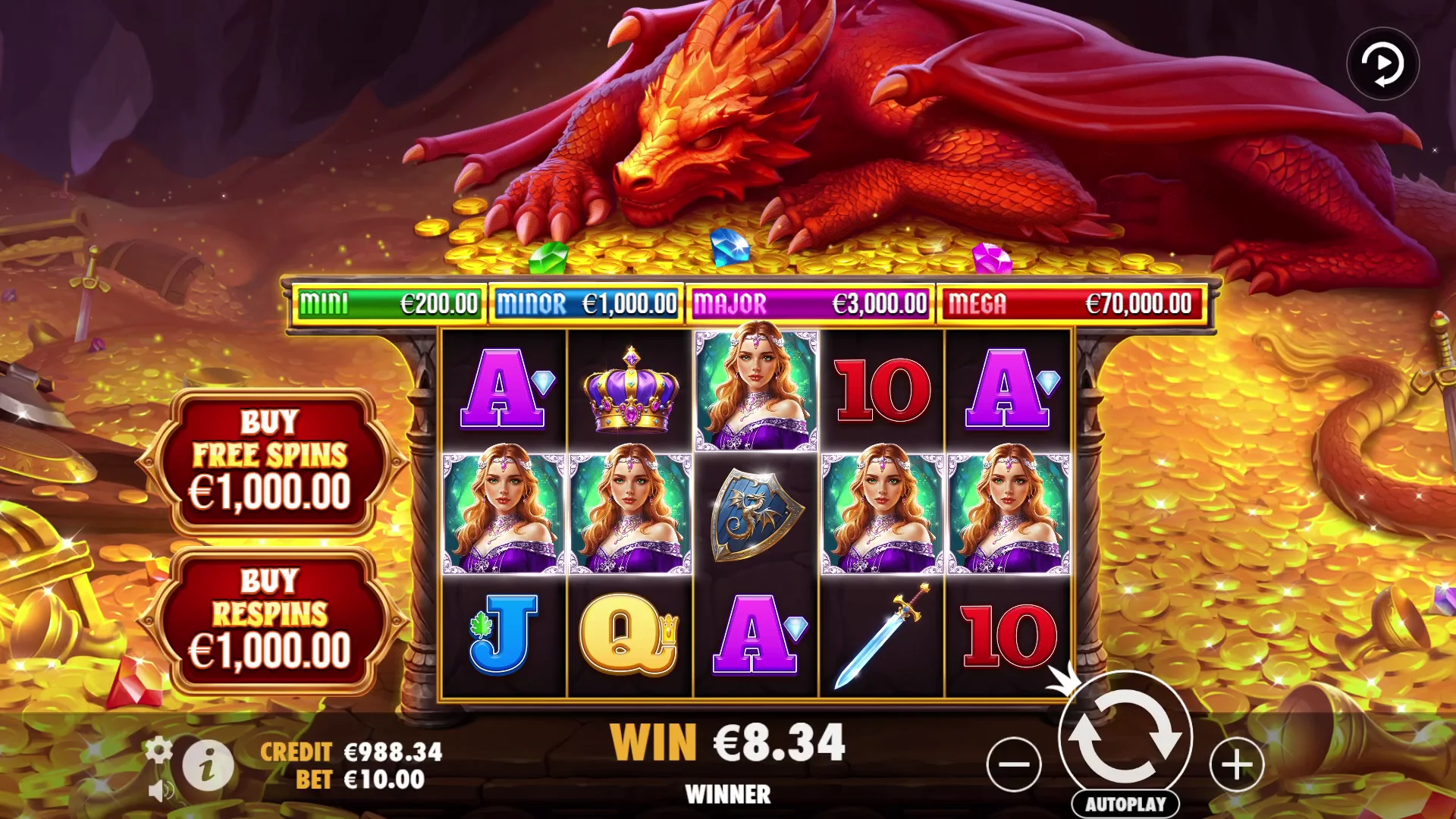
Task: Select the MINI €200.00 jackpot banner
Action: point(388,302)
